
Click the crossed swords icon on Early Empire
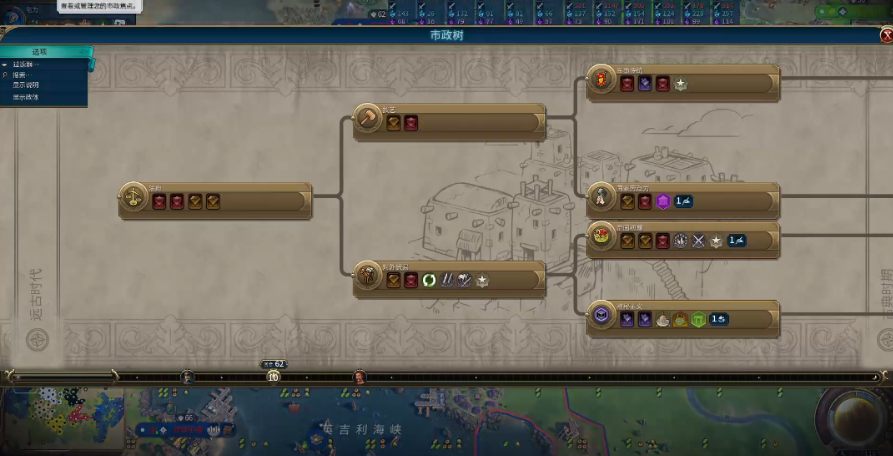[698, 241]
